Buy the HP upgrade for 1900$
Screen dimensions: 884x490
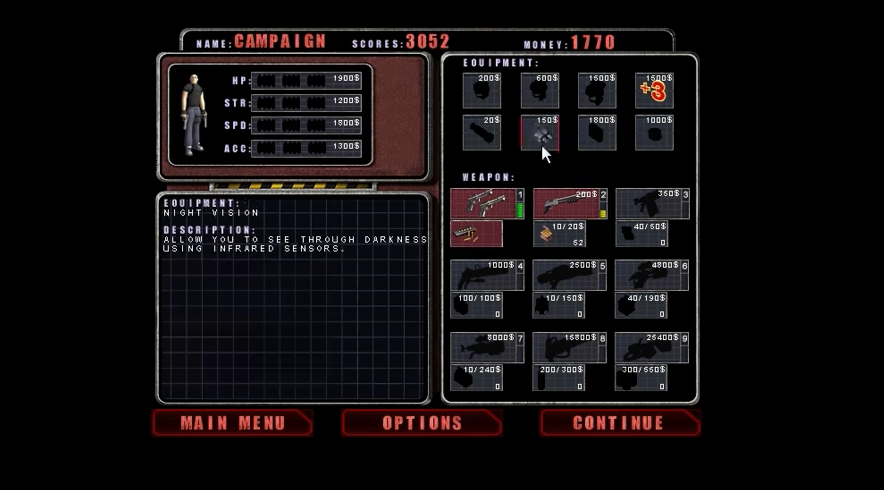click(306, 79)
